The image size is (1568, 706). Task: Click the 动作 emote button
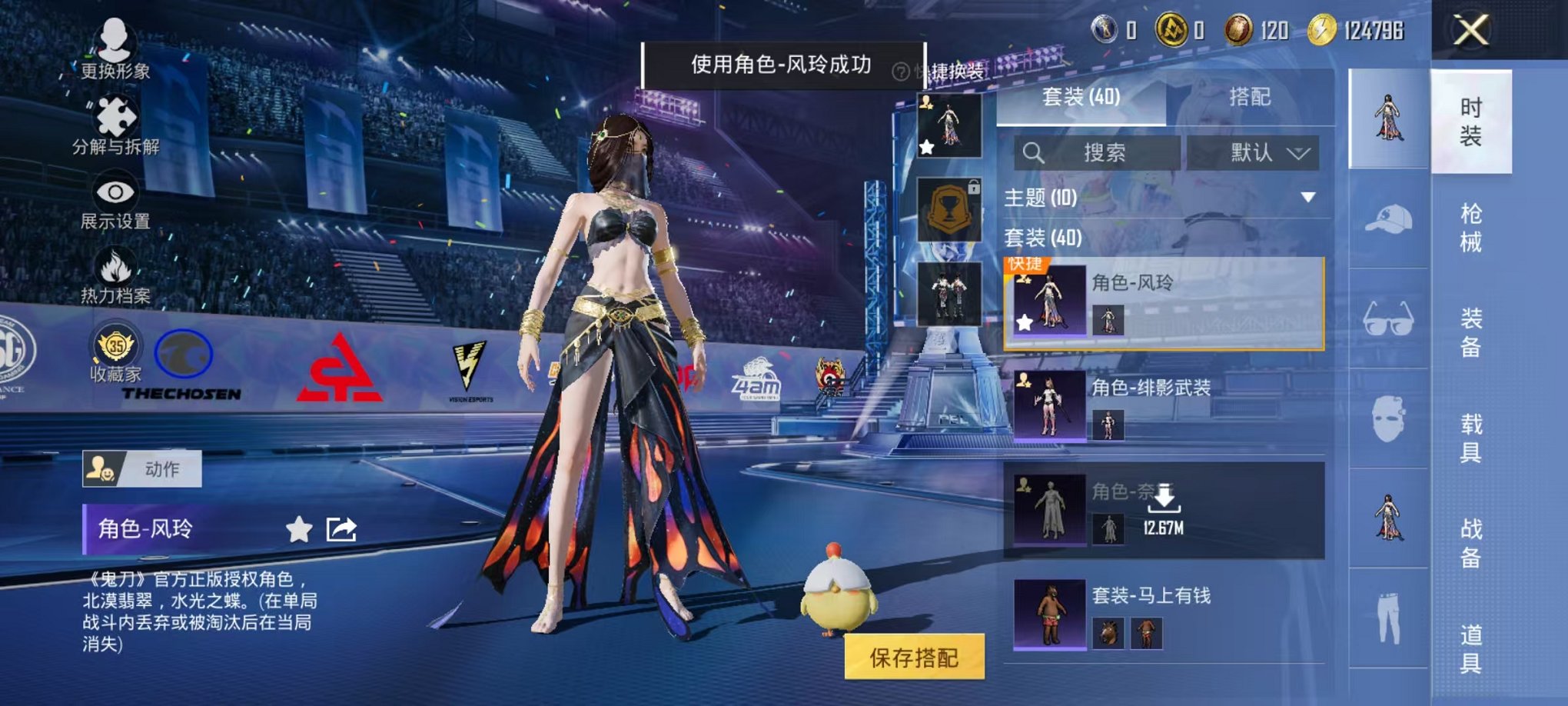click(142, 468)
